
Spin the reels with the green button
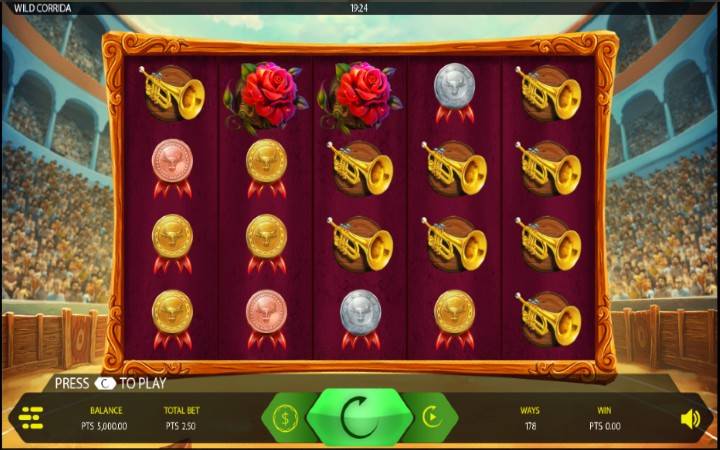point(359,417)
